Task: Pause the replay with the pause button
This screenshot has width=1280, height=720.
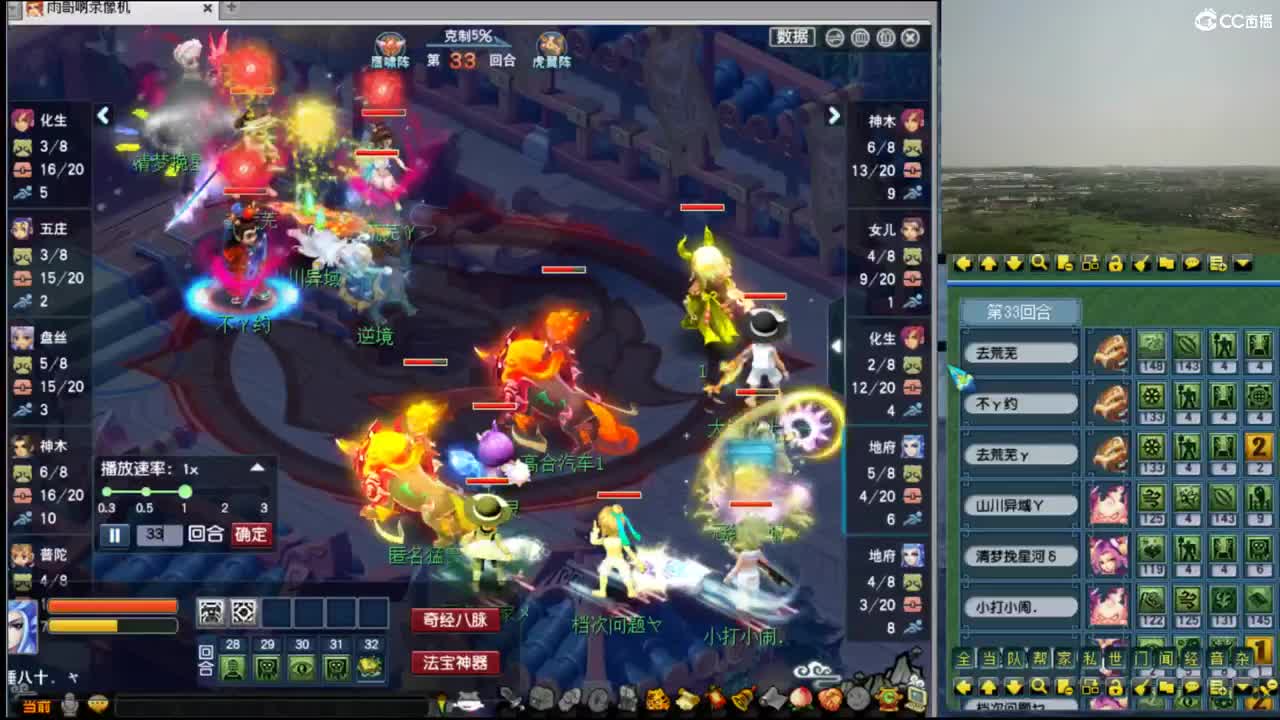Action: tap(113, 534)
